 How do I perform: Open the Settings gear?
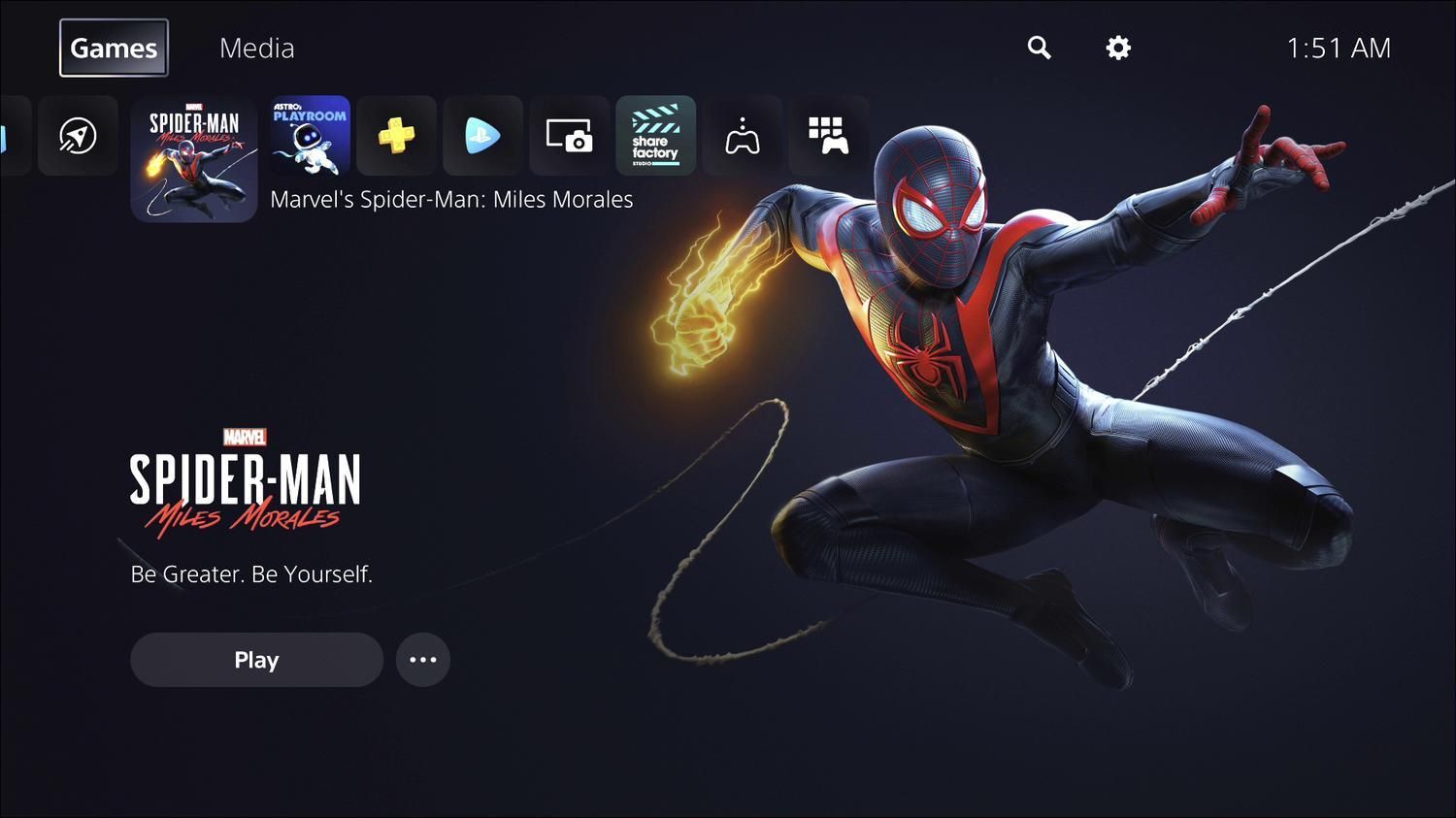(x=1116, y=47)
